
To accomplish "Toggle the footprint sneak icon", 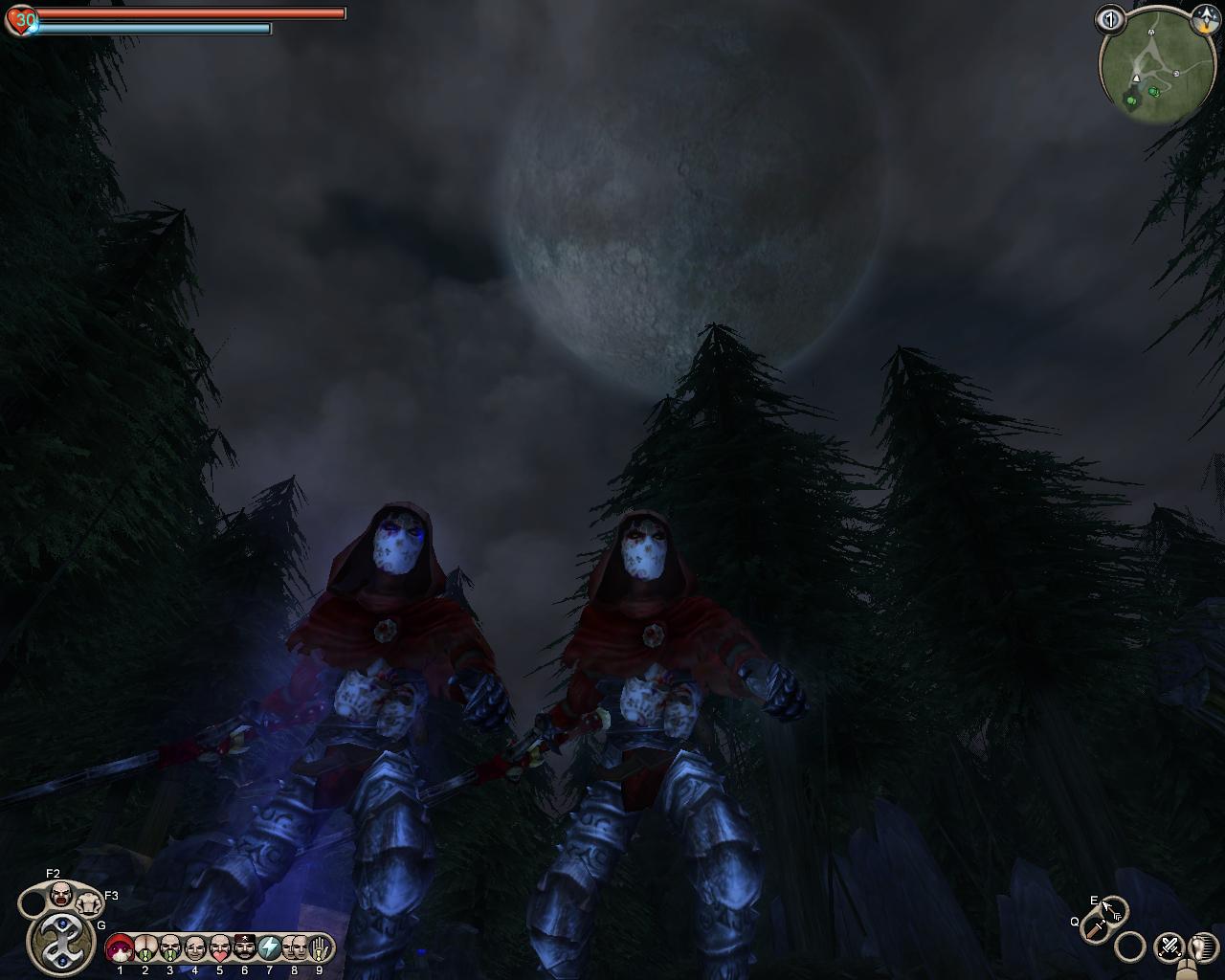I will [x=1200, y=947].
